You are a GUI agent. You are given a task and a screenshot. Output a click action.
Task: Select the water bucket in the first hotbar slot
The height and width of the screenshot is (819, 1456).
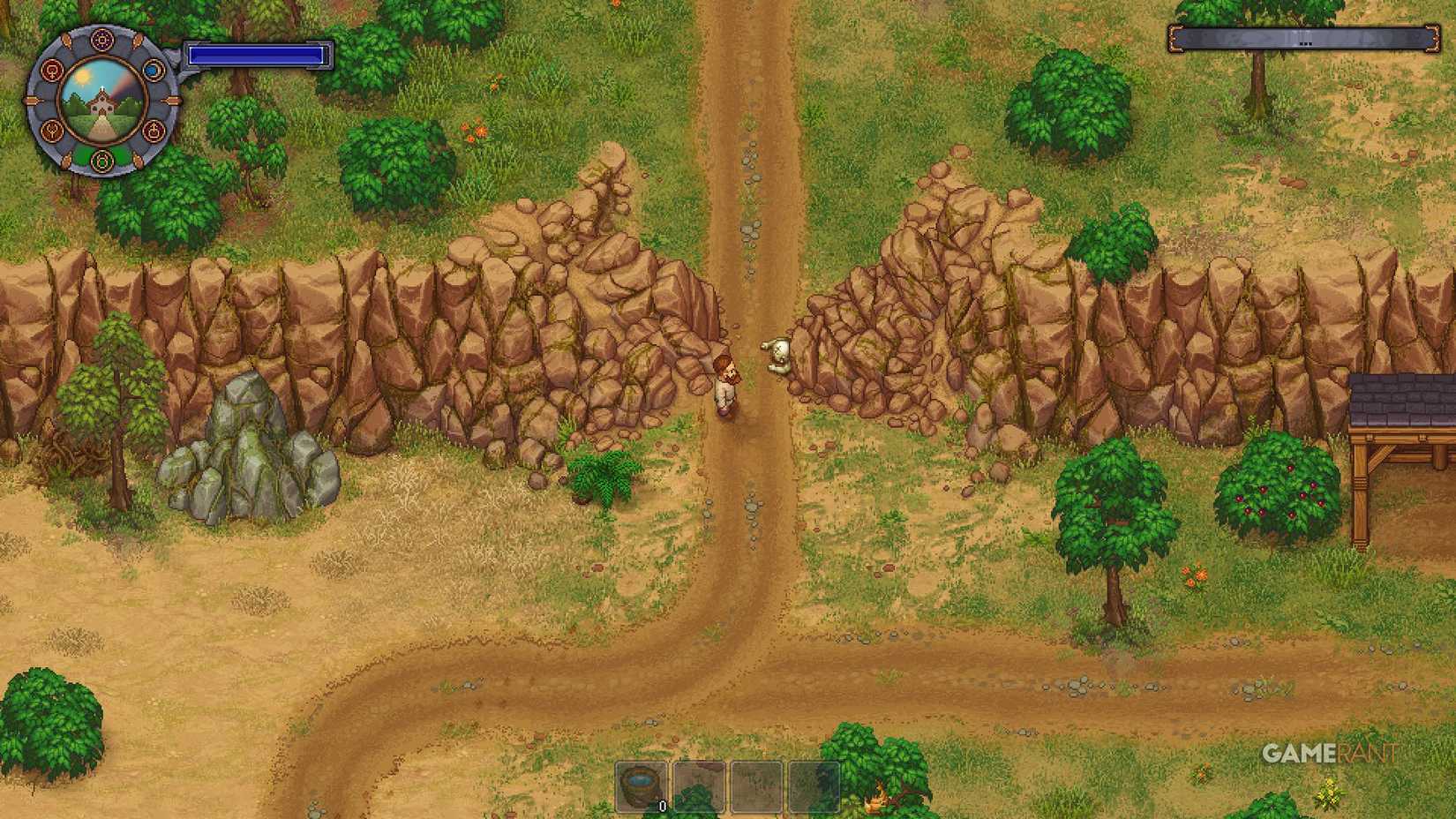pyautogui.click(x=639, y=785)
